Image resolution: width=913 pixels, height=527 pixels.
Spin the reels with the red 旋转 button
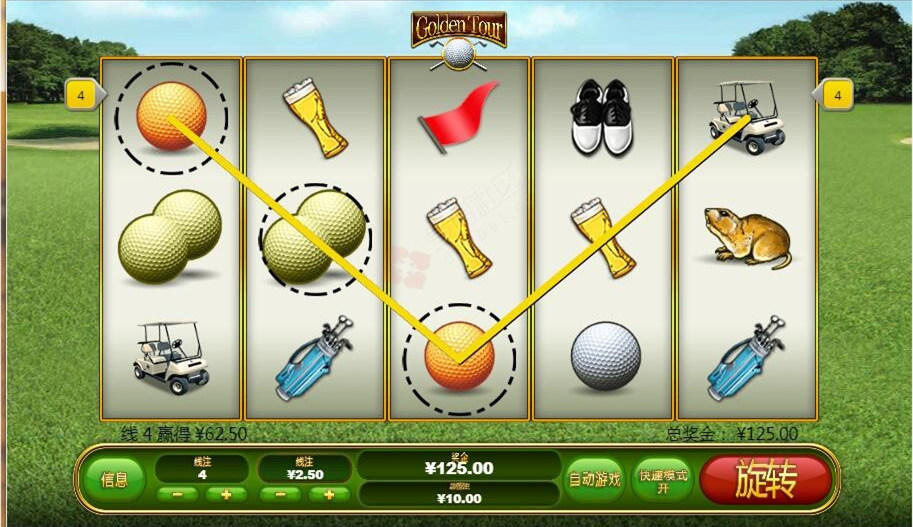pos(765,481)
